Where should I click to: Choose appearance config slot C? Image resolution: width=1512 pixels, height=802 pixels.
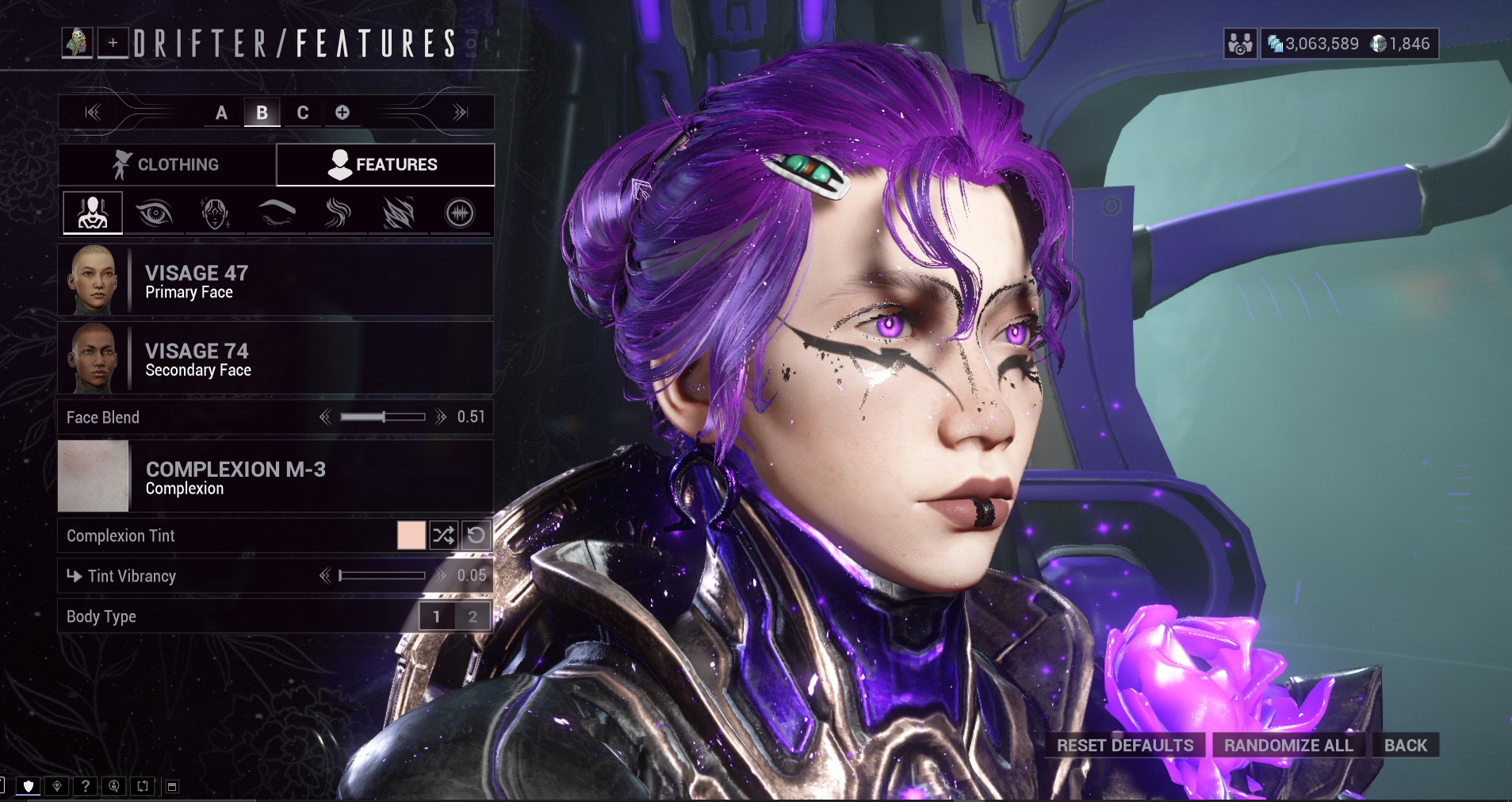point(302,113)
